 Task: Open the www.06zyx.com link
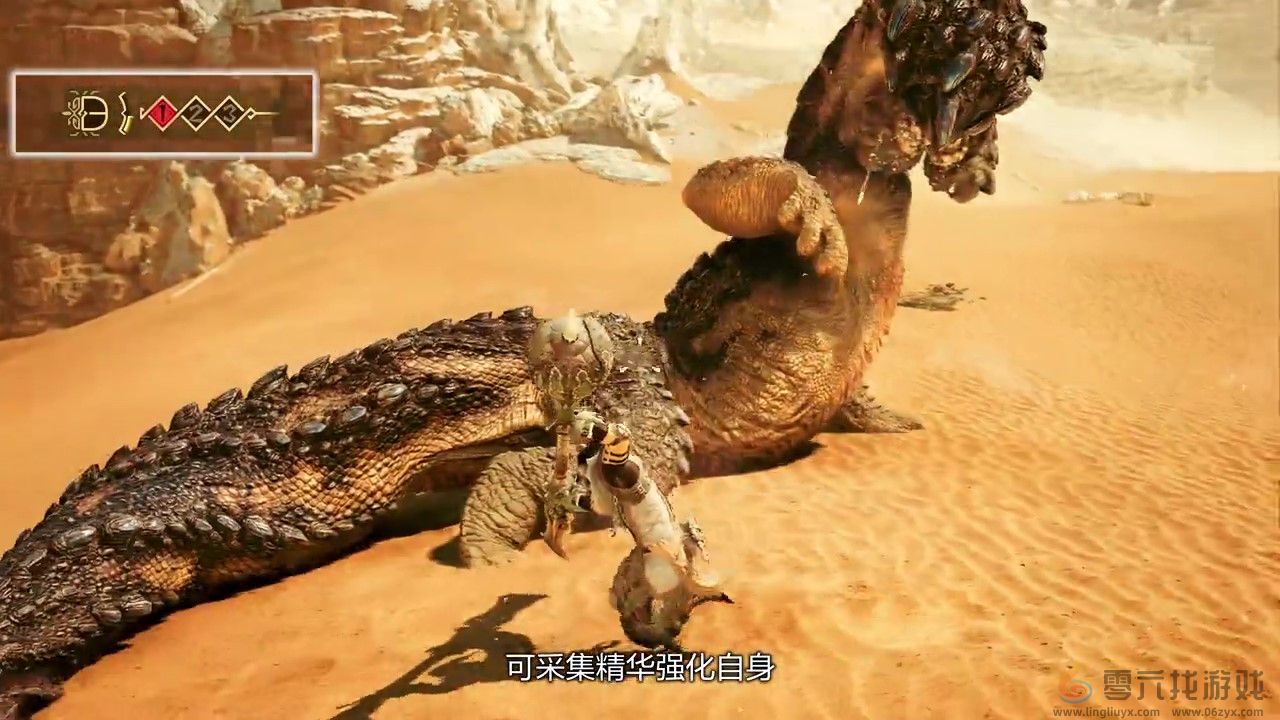tap(1218, 711)
